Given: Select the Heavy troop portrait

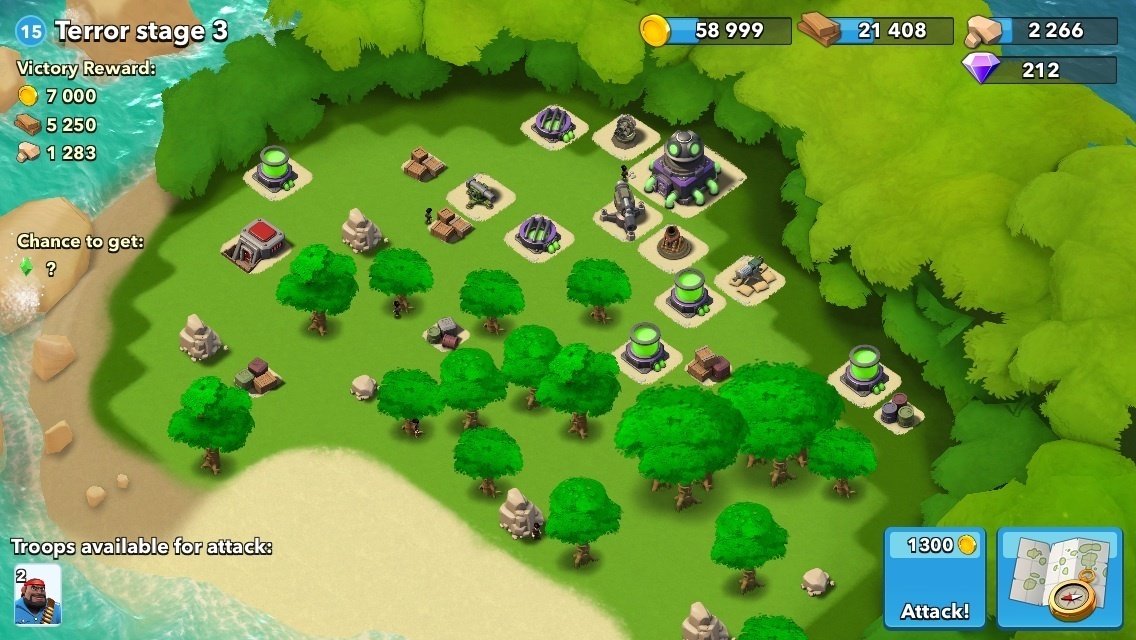Looking at the screenshot, I should [x=37, y=594].
